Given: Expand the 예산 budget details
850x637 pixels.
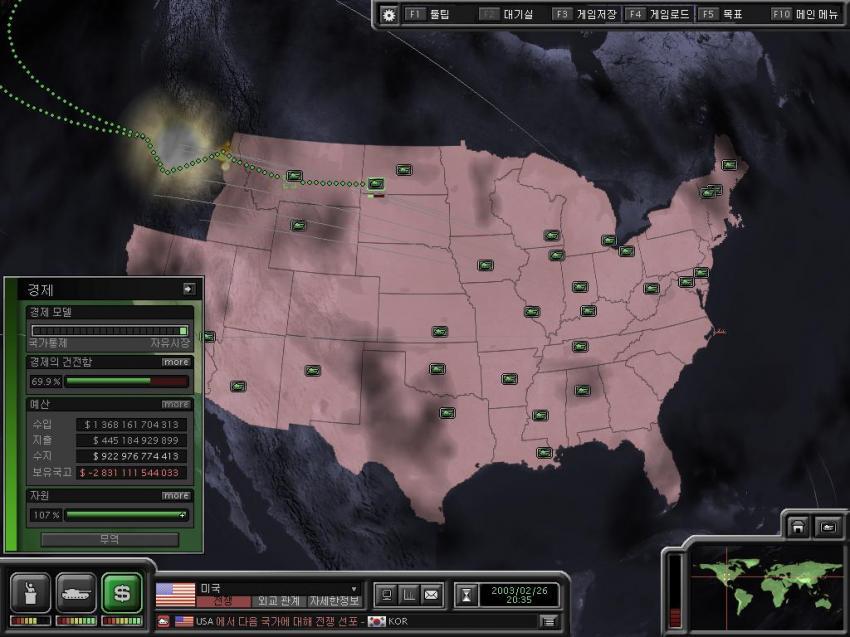Looking at the screenshot, I should click(176, 404).
